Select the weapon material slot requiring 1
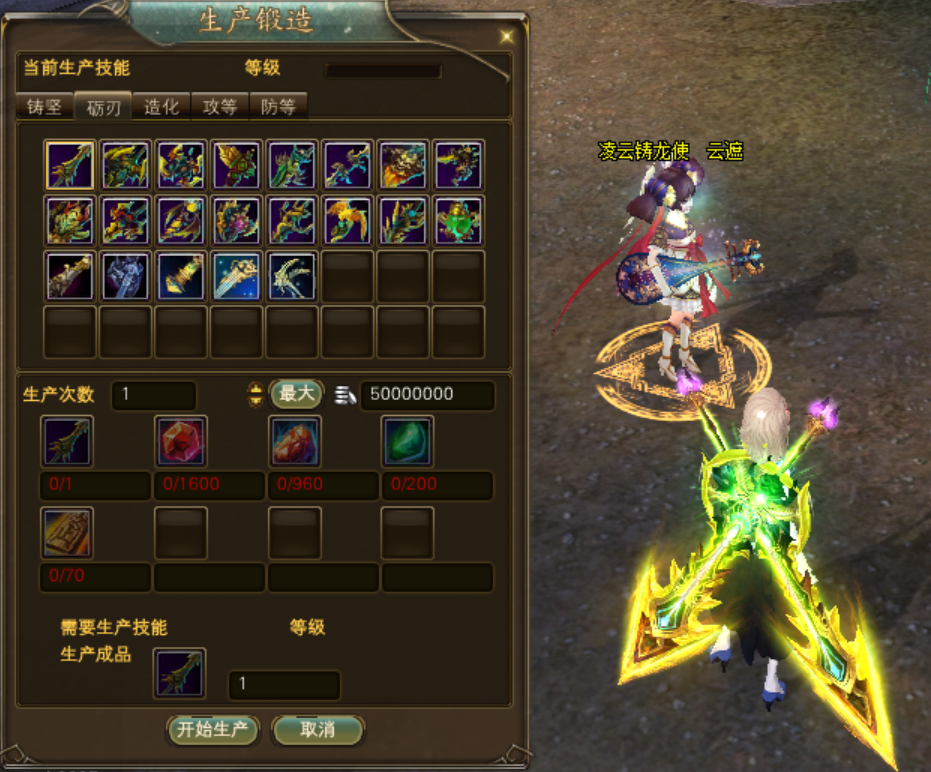 click(x=68, y=441)
